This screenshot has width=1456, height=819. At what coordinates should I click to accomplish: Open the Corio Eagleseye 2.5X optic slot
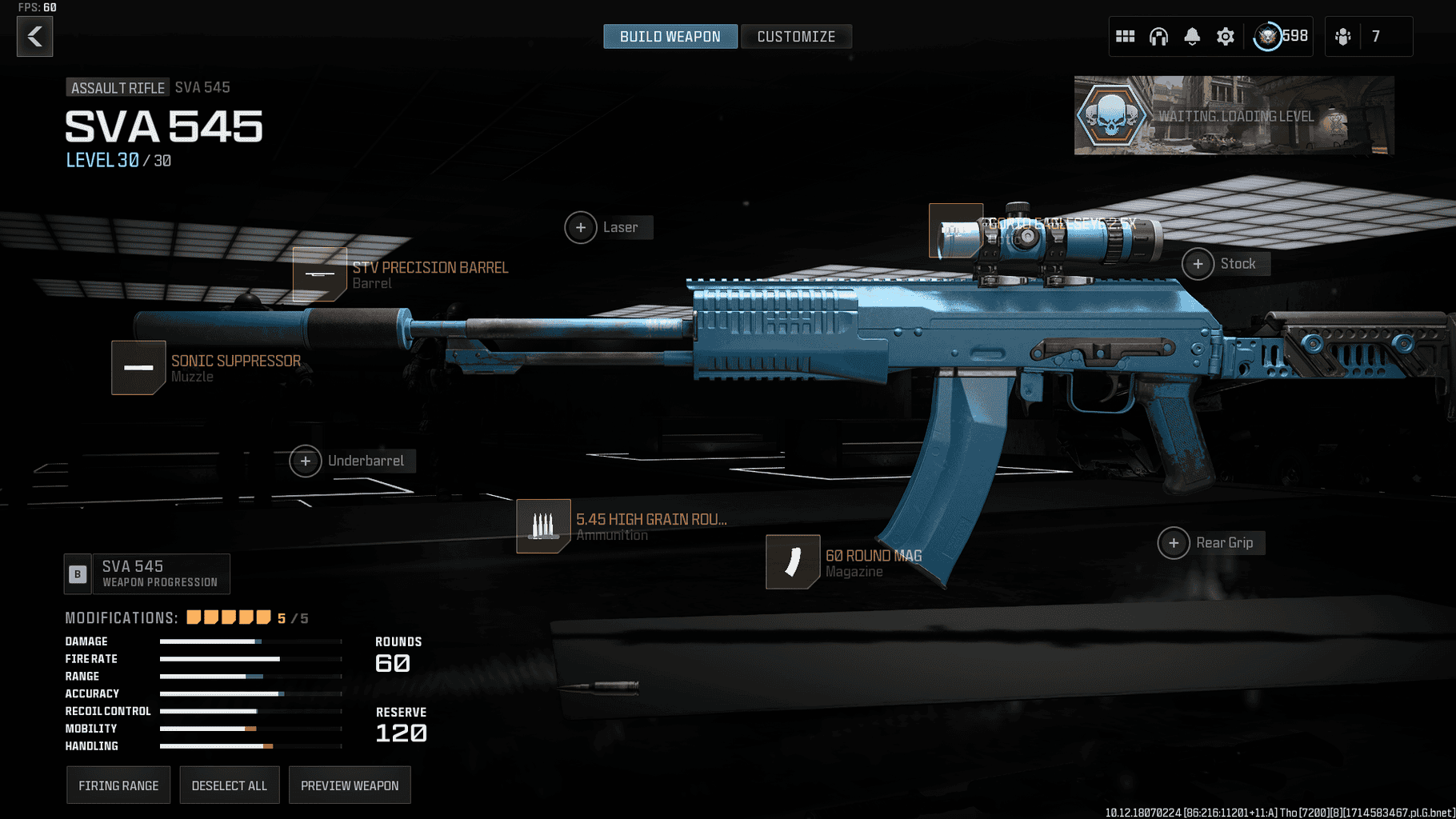coord(955,230)
